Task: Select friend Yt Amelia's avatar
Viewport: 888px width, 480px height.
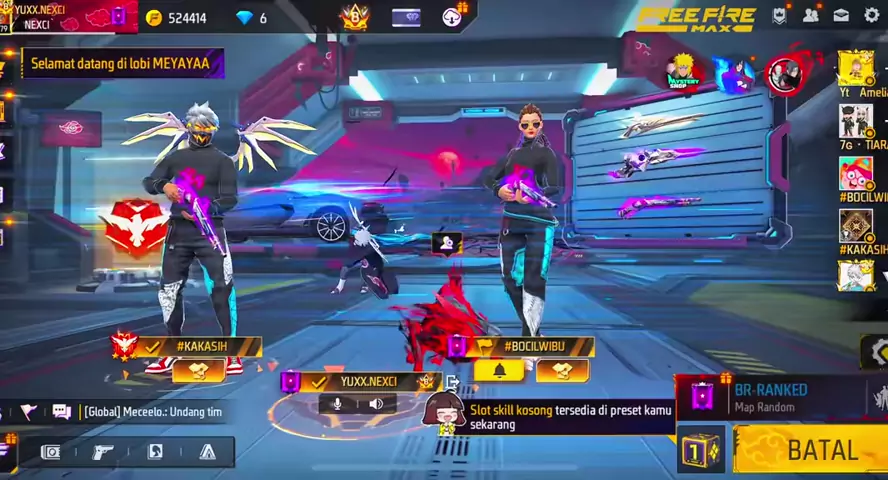Action: (855, 68)
